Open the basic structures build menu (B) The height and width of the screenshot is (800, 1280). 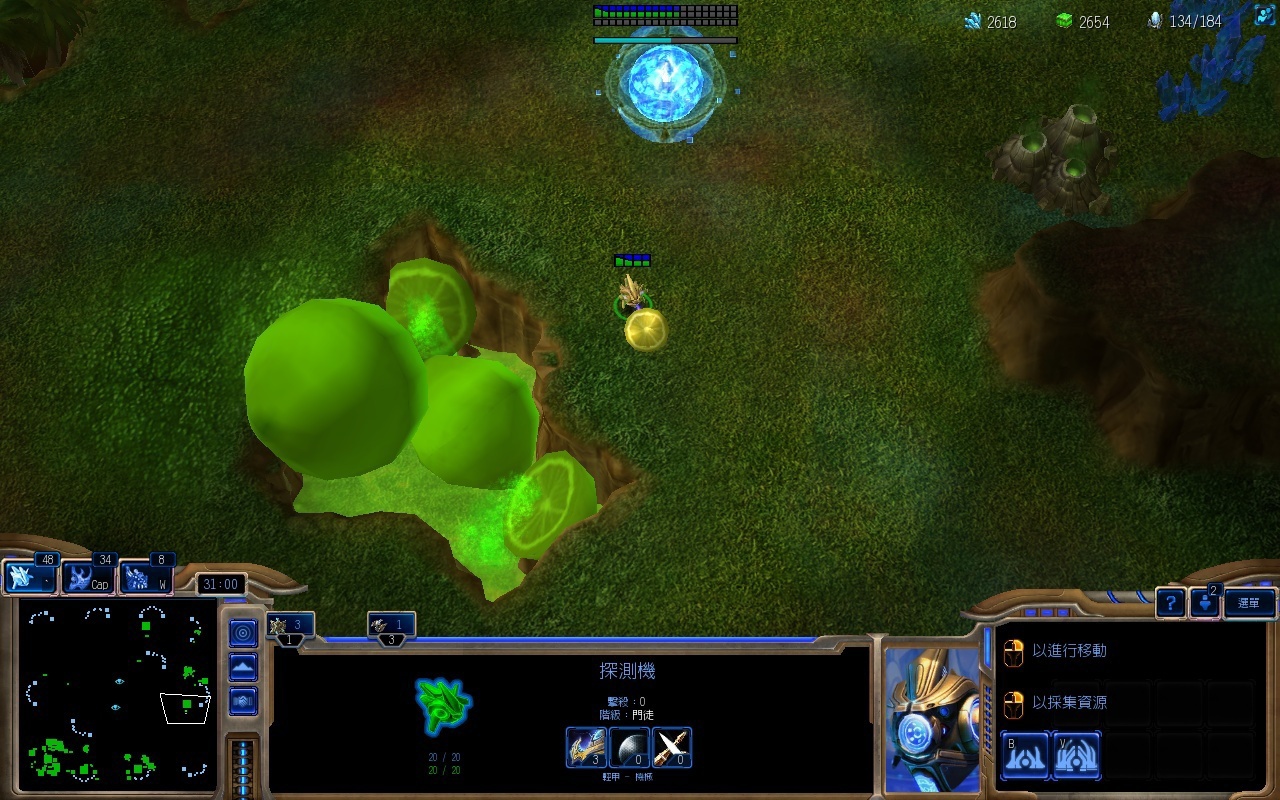1025,754
